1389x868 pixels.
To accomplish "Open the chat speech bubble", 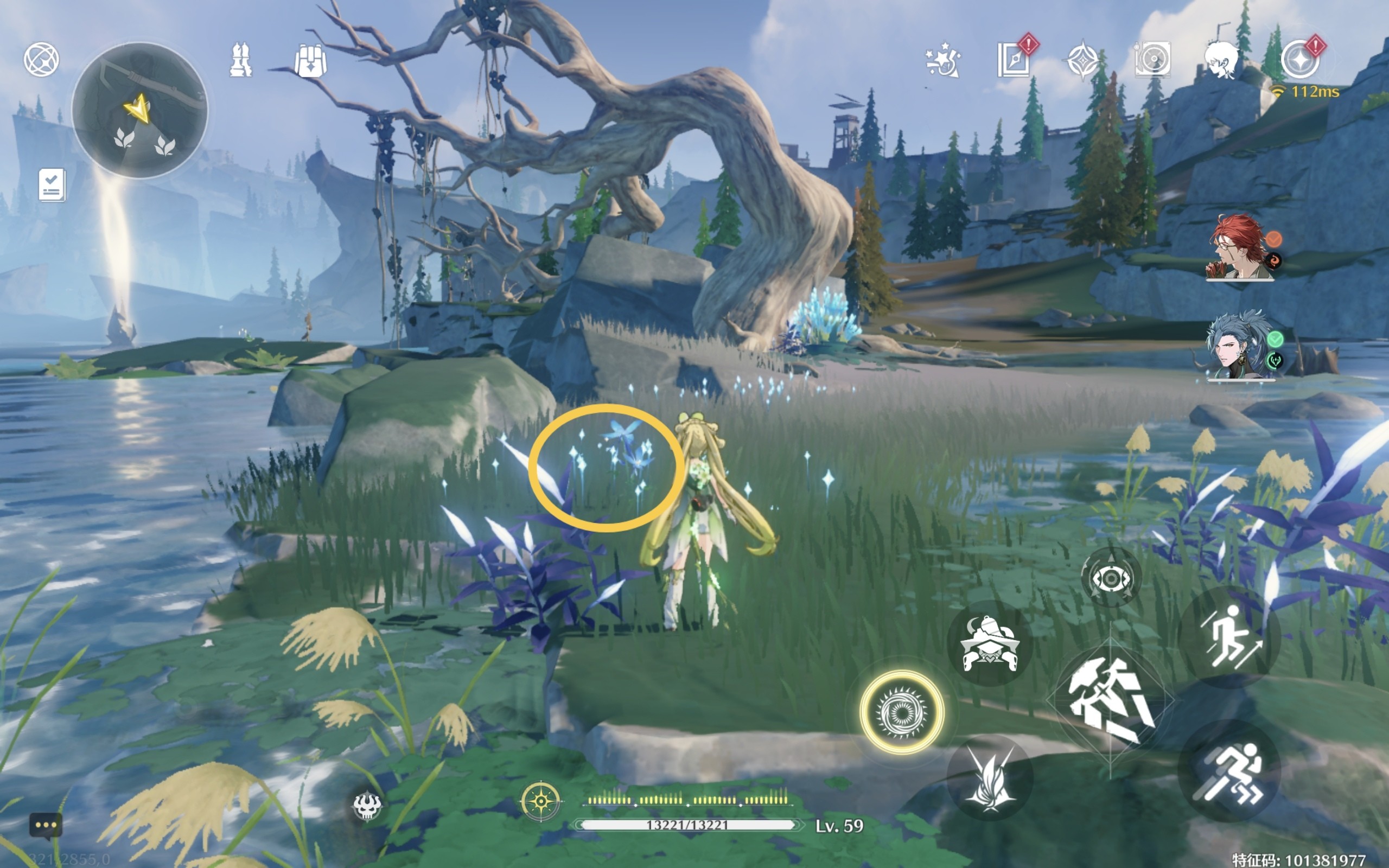I will click(46, 826).
